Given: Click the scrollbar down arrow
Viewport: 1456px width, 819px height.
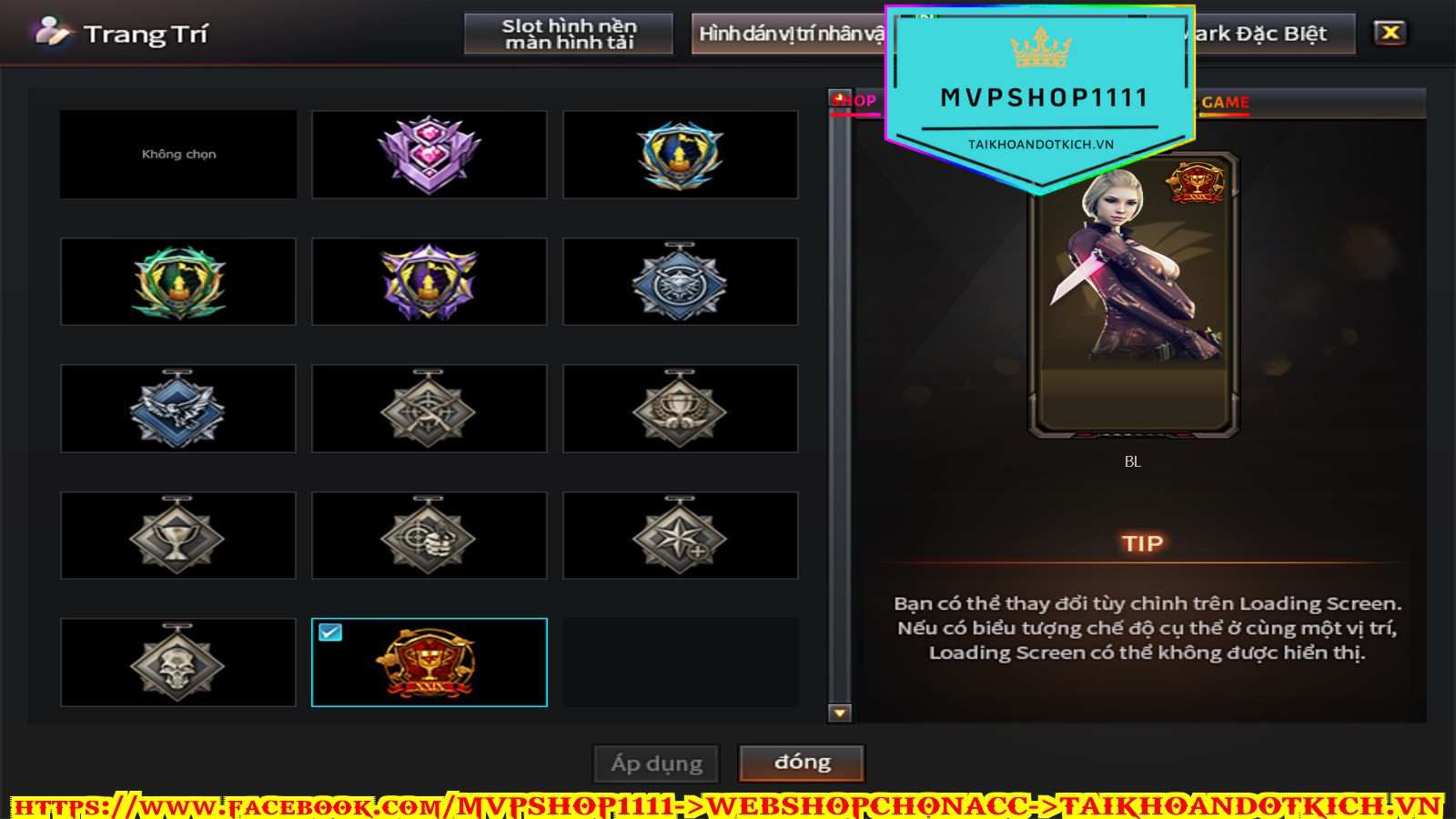Looking at the screenshot, I should (840, 713).
